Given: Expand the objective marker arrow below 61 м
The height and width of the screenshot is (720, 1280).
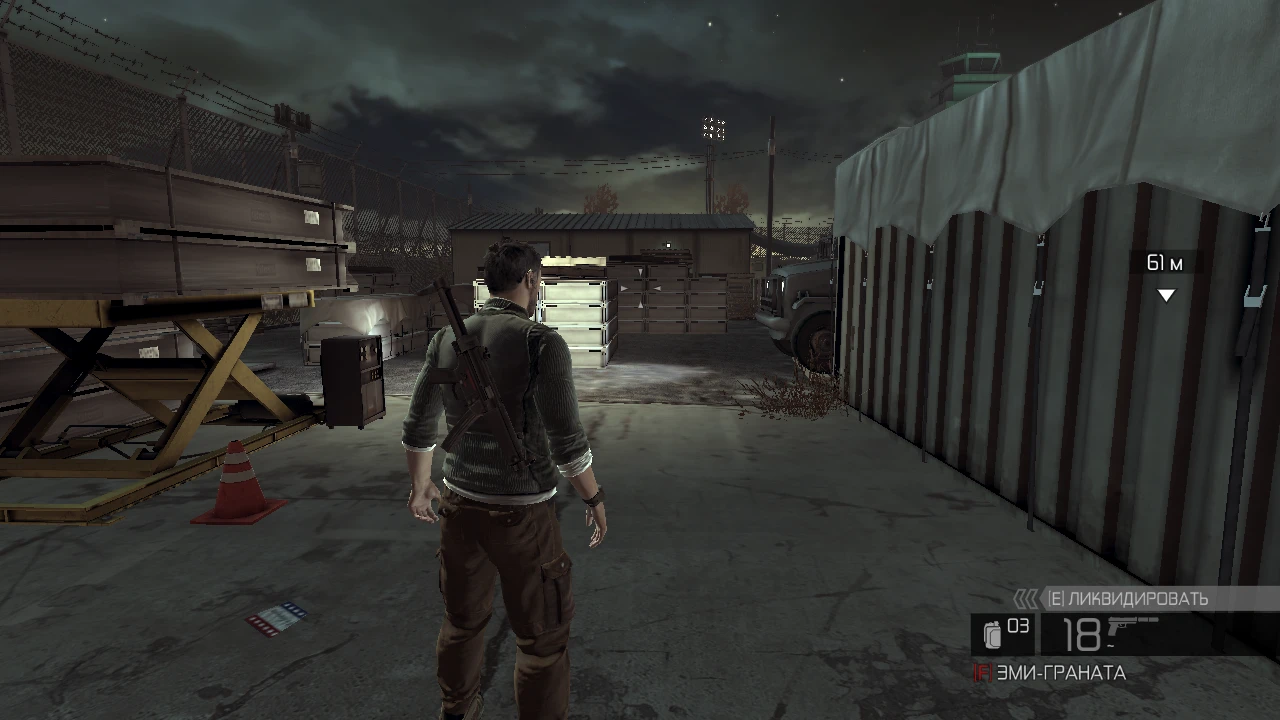Looking at the screenshot, I should tap(1165, 294).
